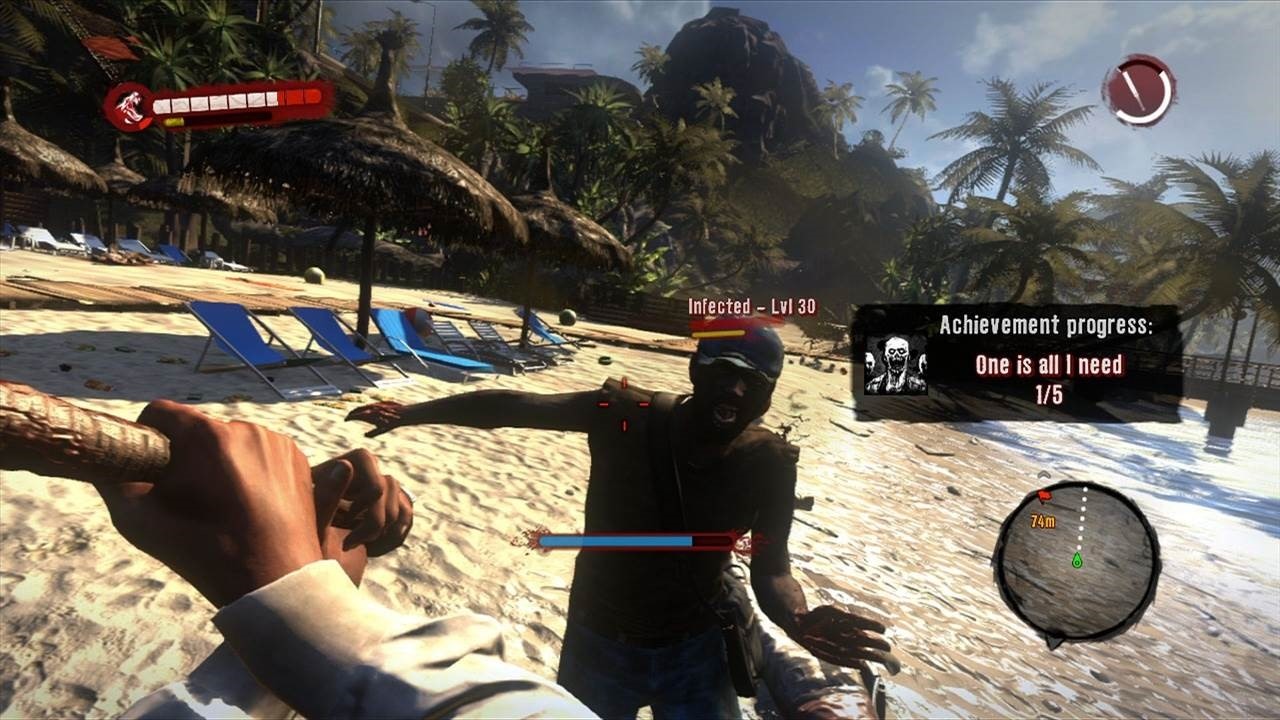1280x720 pixels.
Task: Toggle the yellow stamina meter
Action: pos(175,122)
